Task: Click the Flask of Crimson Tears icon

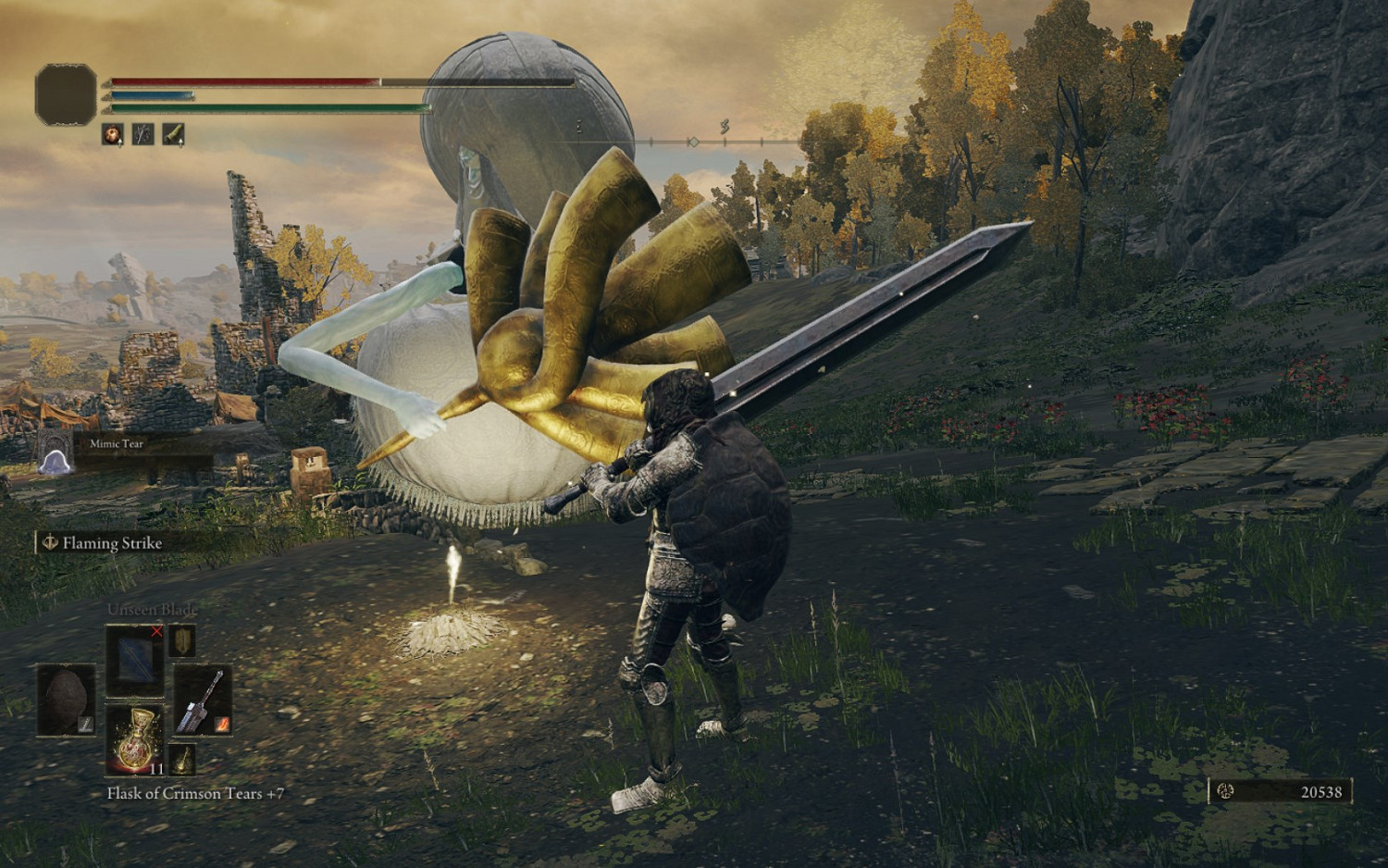Action: pos(137,740)
